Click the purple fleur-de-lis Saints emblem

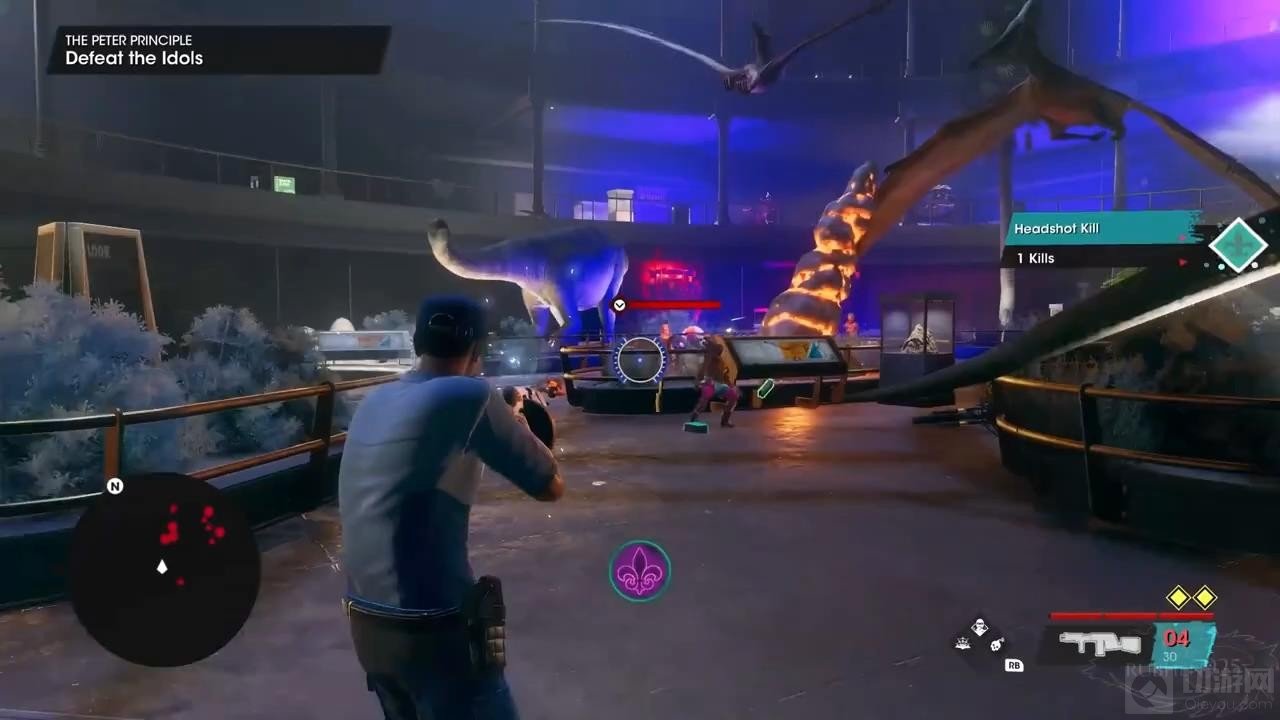[x=640, y=571]
